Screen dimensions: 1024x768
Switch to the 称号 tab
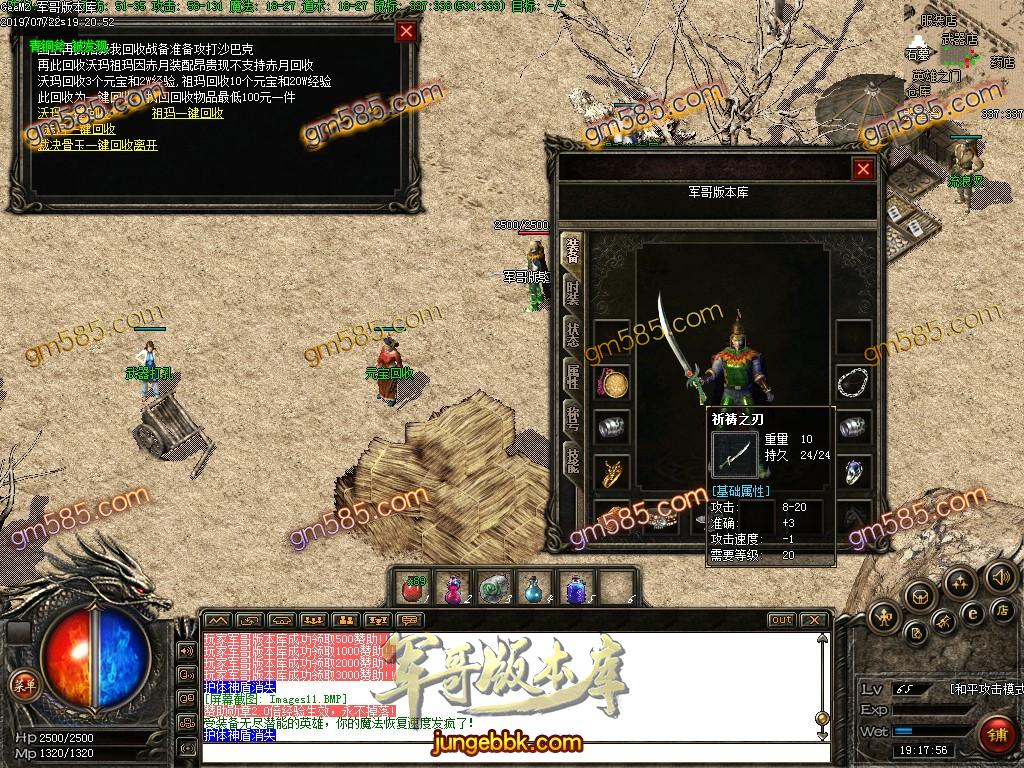click(x=572, y=418)
